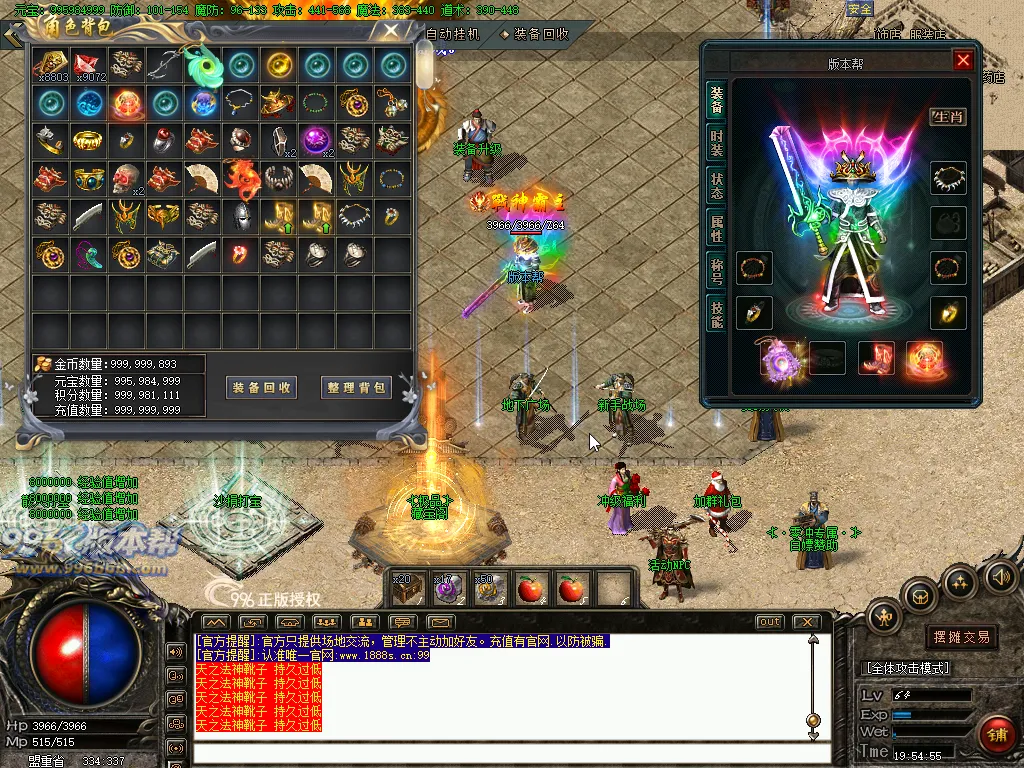The image size is (1024, 768).
Task: Open the round red 铺 shop button
Action: click(x=995, y=735)
